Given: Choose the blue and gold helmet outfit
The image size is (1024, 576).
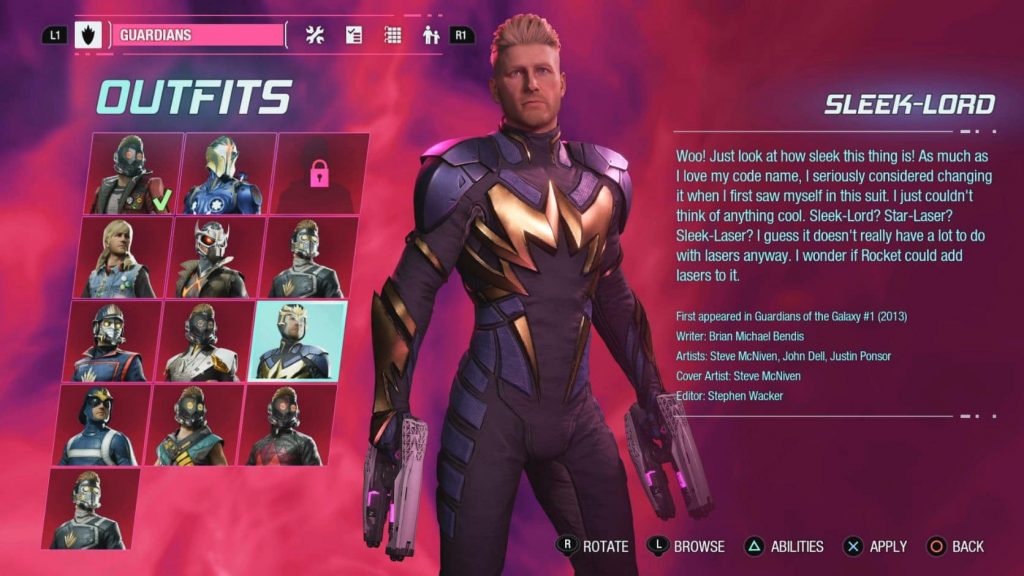Looking at the screenshot, I should 224,175.
